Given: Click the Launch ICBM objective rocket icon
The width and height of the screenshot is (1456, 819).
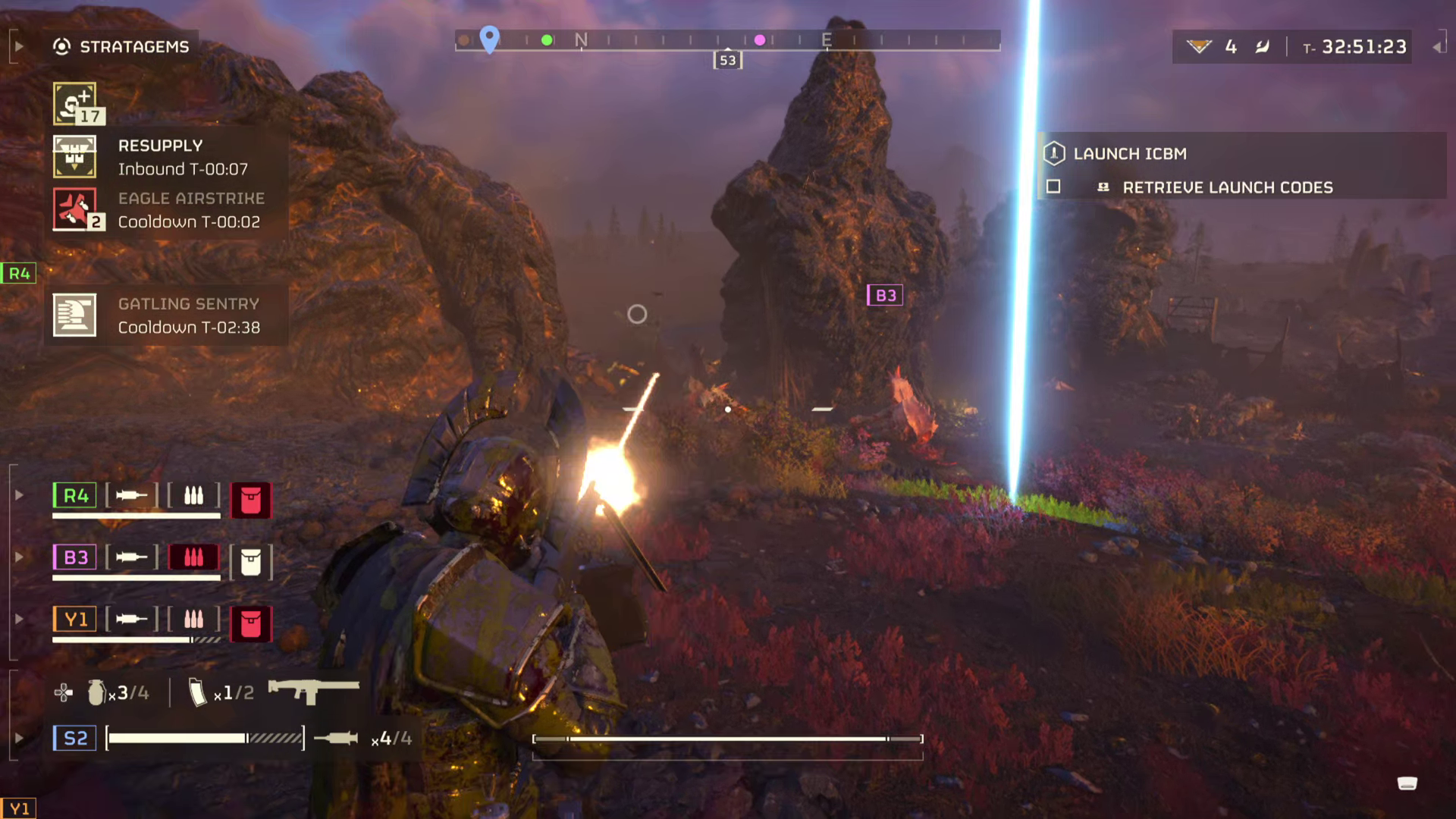Looking at the screenshot, I should tap(1053, 153).
